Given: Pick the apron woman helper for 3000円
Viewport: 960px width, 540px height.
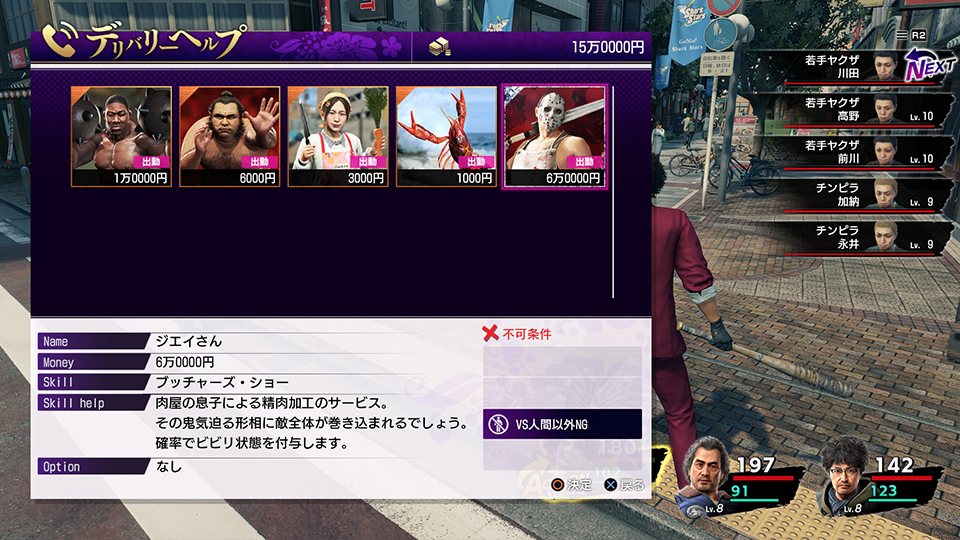Looking at the screenshot, I should [338, 136].
